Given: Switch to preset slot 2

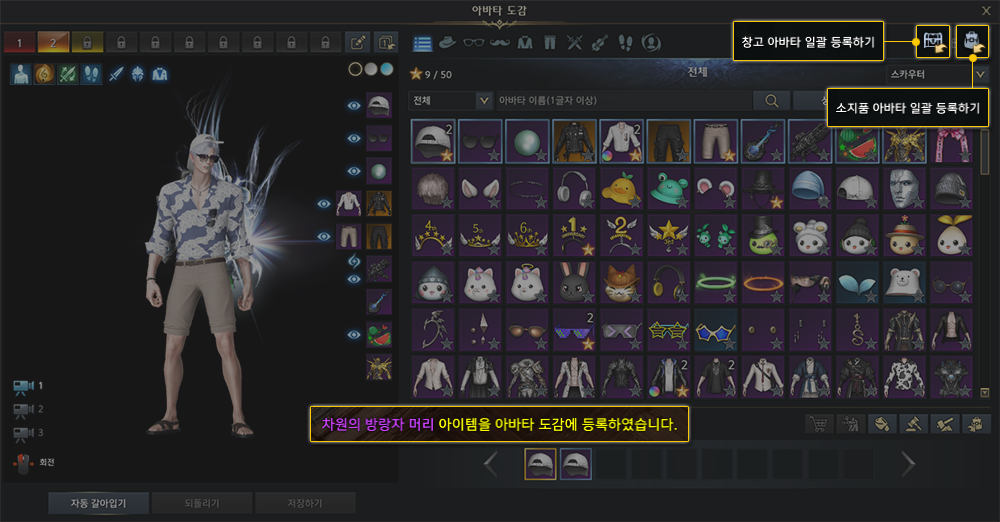Looking at the screenshot, I should (x=52, y=42).
